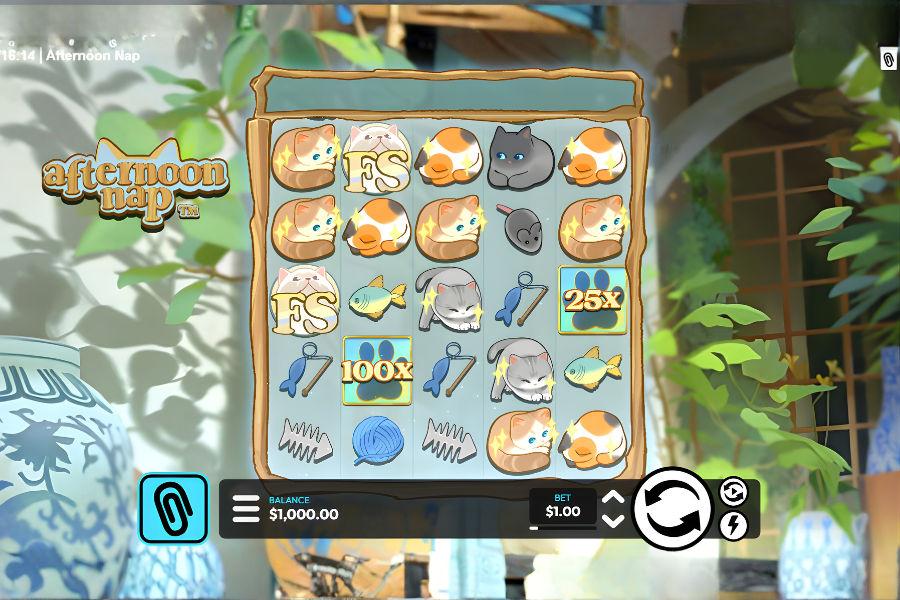Viewport: 900px width, 600px height.
Task: Spin the reels with the circular arrows button
Action: pos(672,509)
